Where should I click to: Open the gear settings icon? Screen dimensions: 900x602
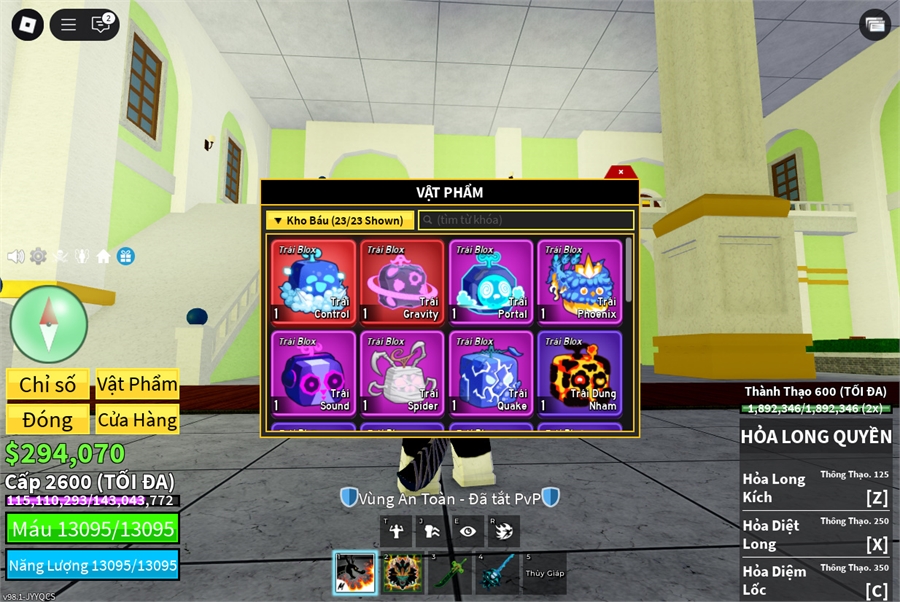[x=38, y=256]
